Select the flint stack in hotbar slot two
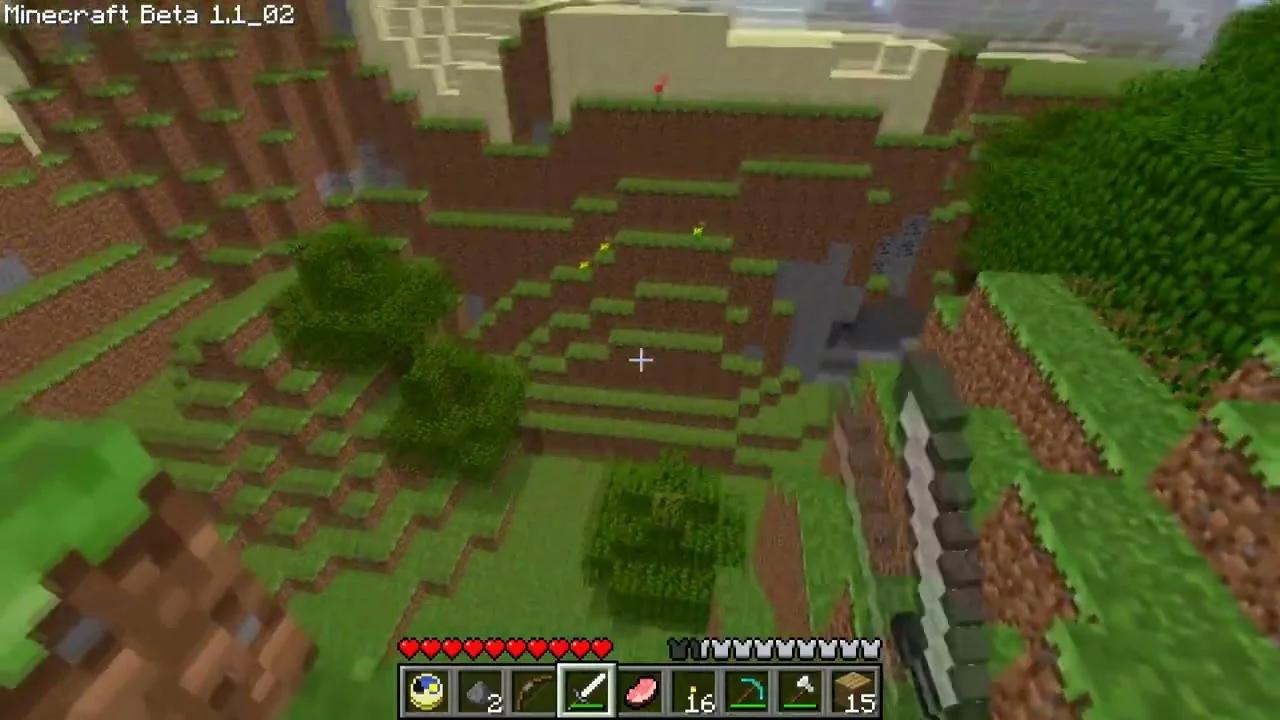Screen dimensions: 1280x720 point(480,690)
